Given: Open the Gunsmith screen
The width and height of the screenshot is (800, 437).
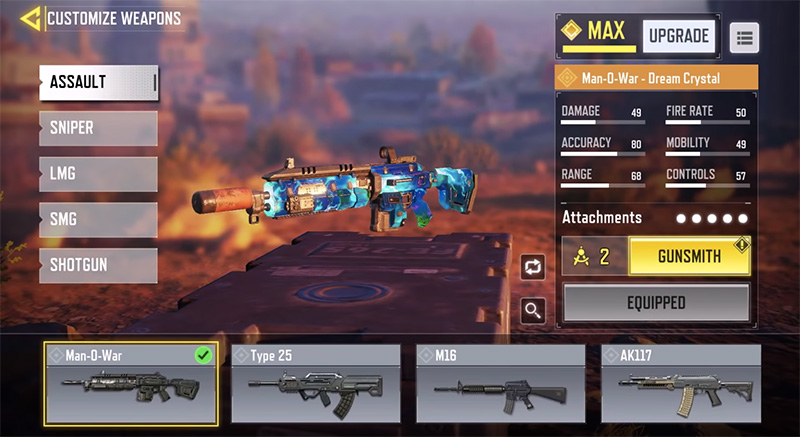Looking at the screenshot, I should tap(689, 256).
